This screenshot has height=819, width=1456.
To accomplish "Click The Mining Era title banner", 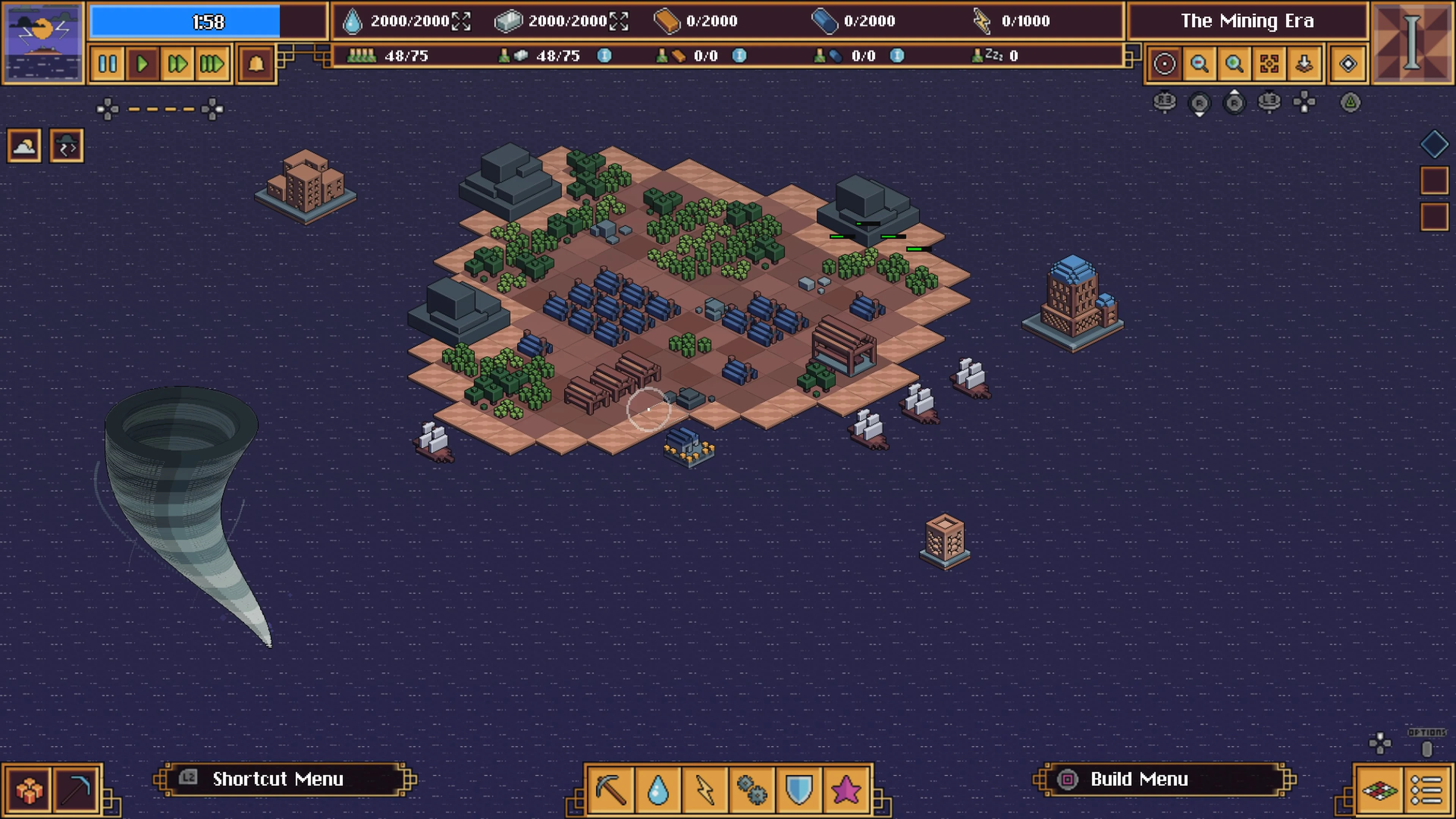I will click(1248, 21).
